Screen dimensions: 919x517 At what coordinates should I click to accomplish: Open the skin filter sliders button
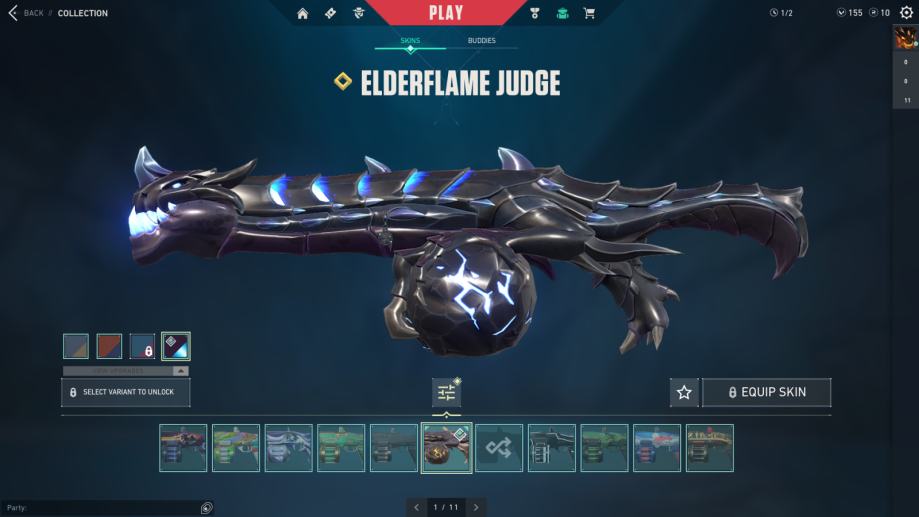pyautogui.click(x=446, y=392)
